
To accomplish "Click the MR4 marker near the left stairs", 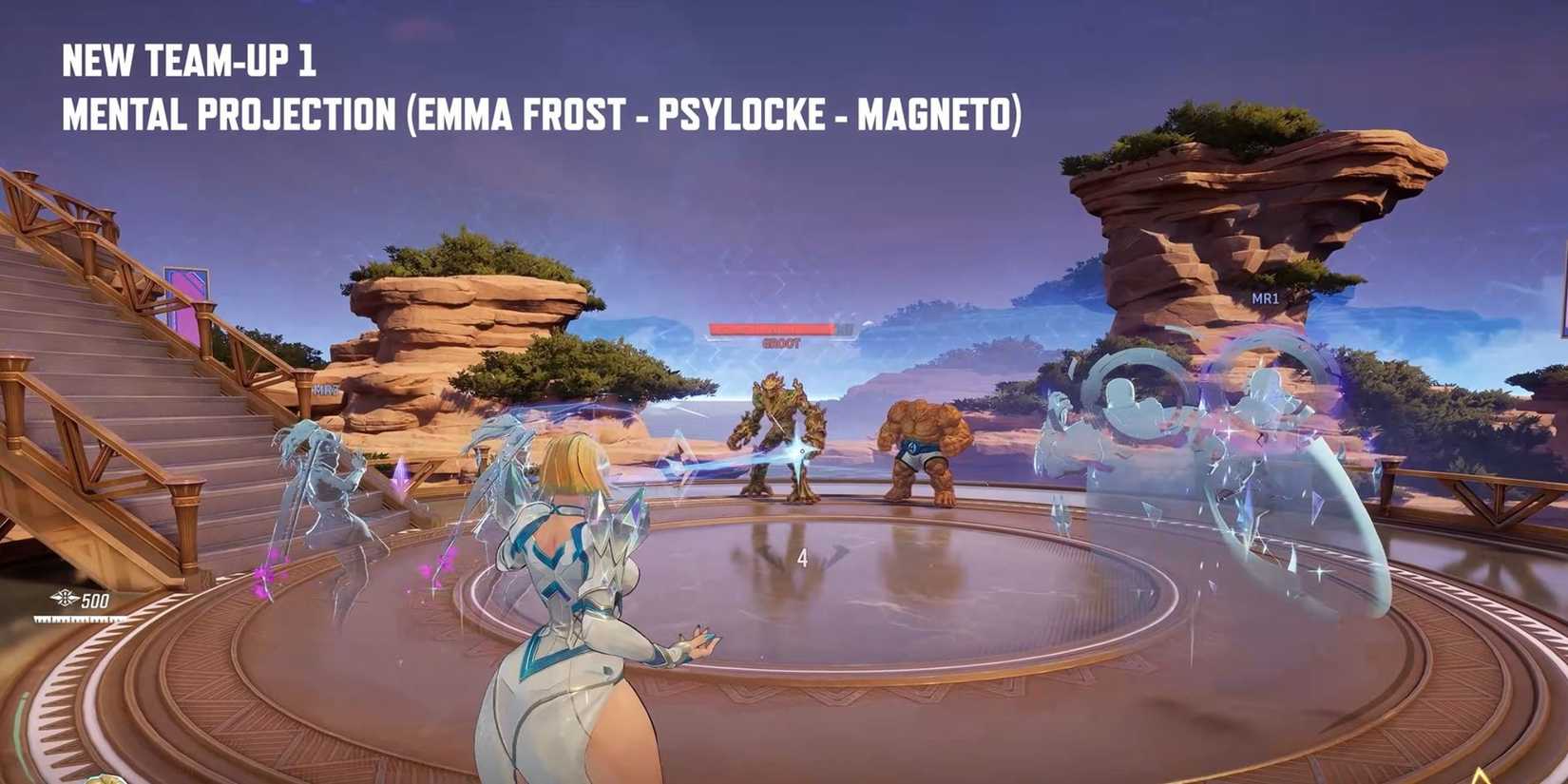I will click(x=324, y=388).
